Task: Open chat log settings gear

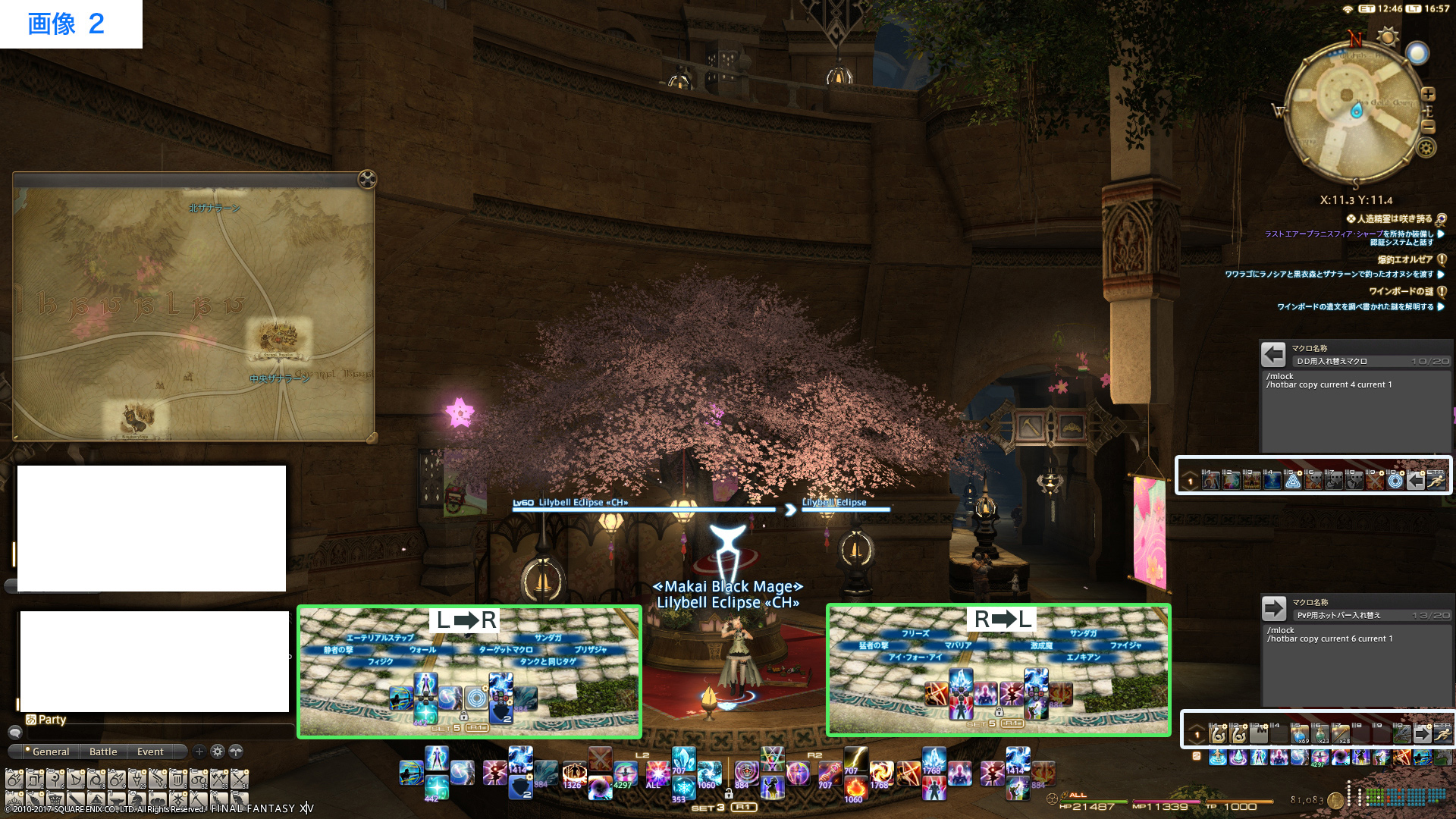Action: [218, 752]
